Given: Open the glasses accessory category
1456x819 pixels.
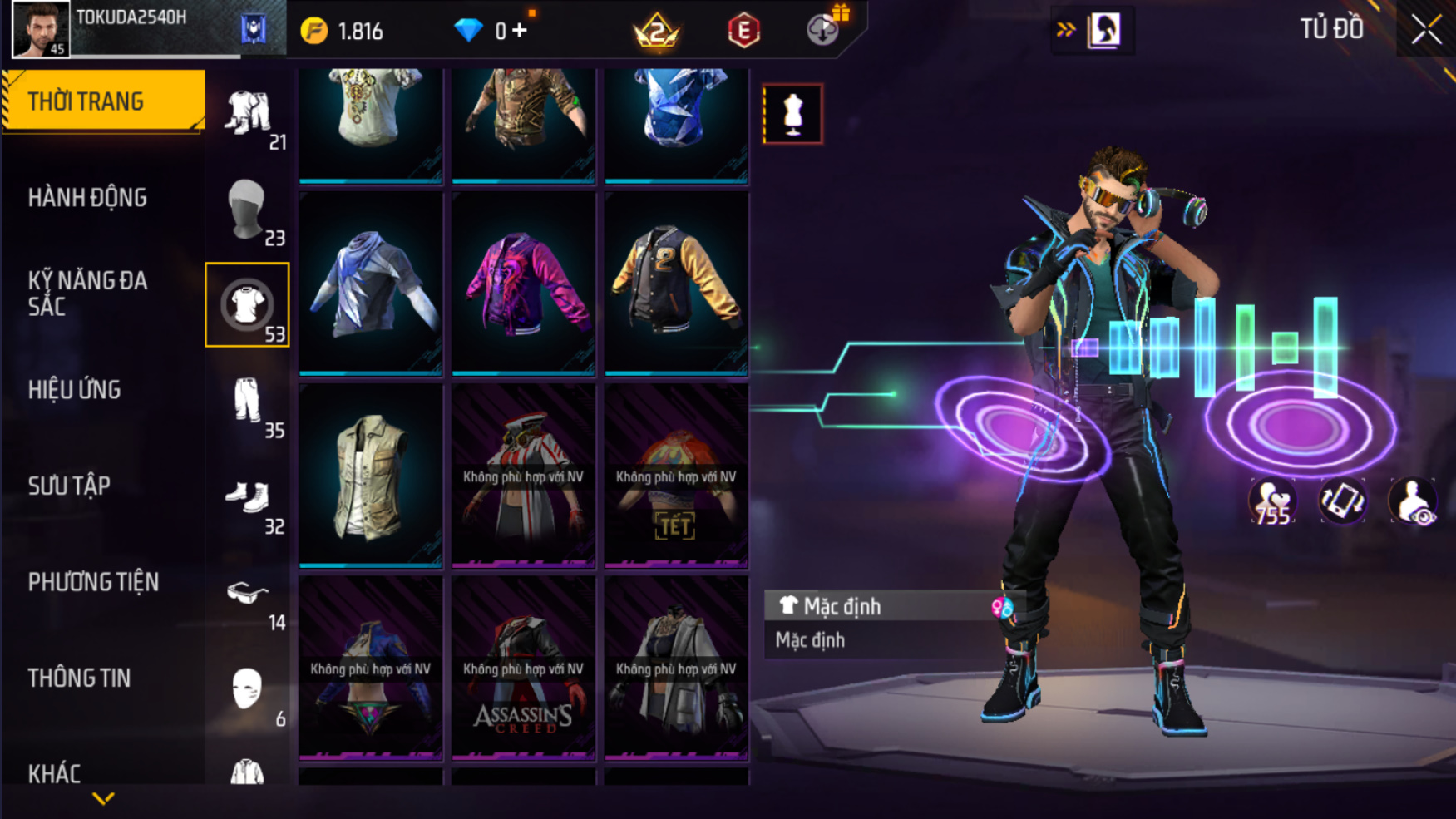Looking at the screenshot, I should pyautogui.click(x=247, y=594).
